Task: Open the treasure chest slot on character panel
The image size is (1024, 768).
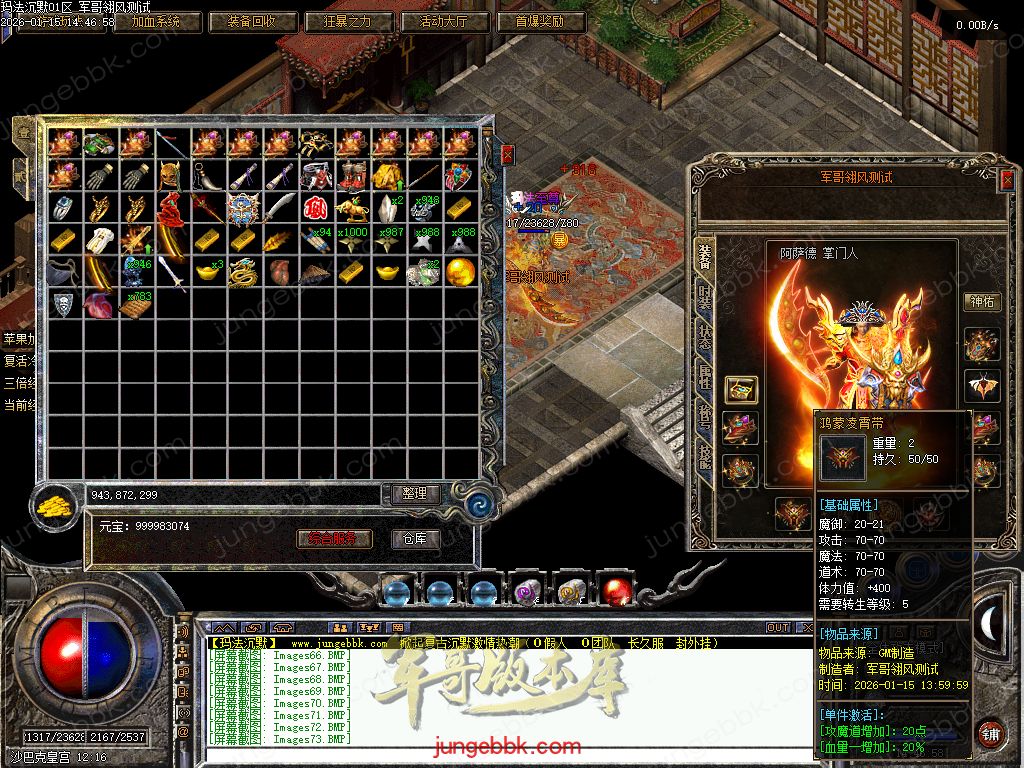Action: (741, 389)
